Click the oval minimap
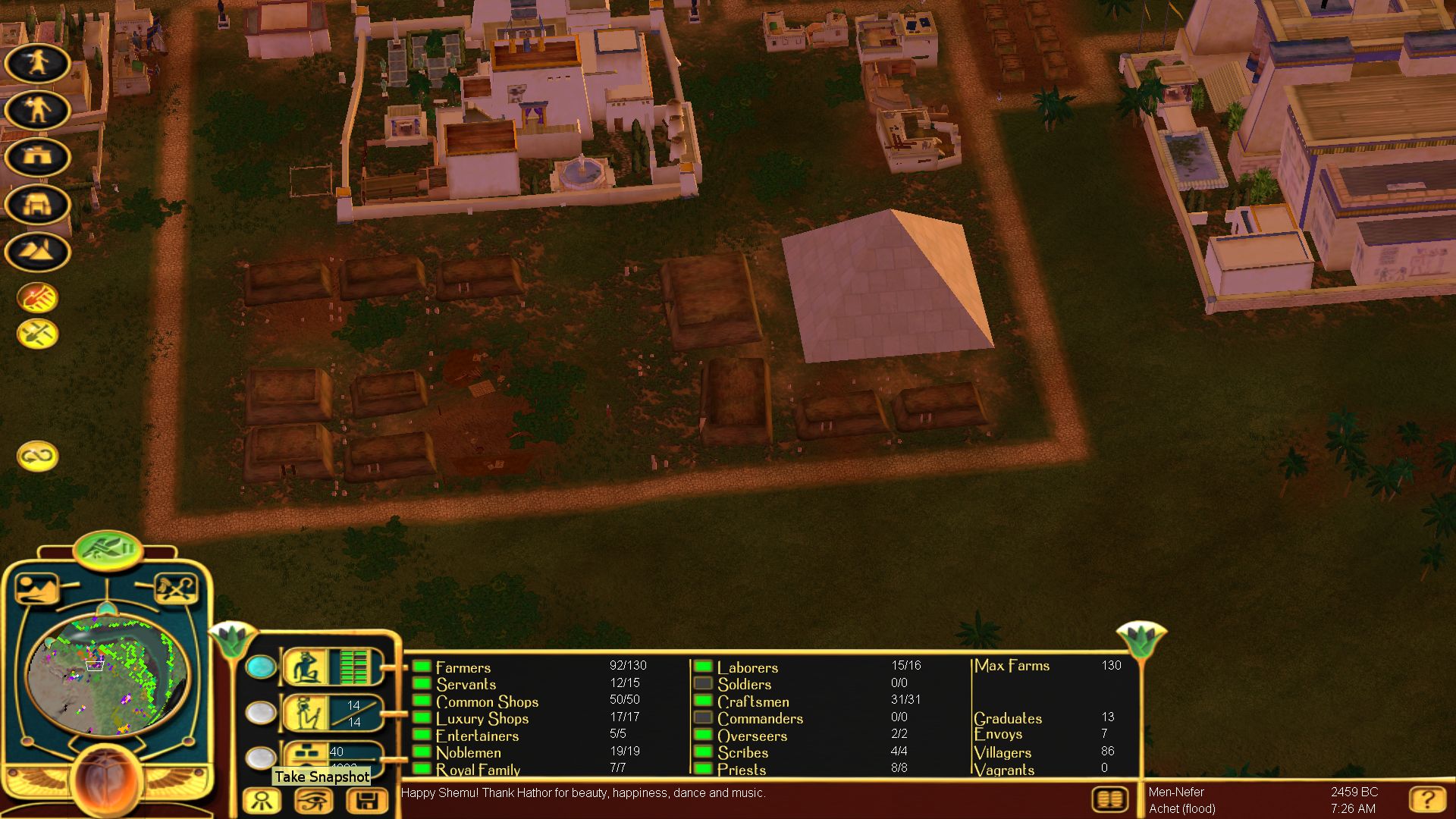 click(x=106, y=675)
